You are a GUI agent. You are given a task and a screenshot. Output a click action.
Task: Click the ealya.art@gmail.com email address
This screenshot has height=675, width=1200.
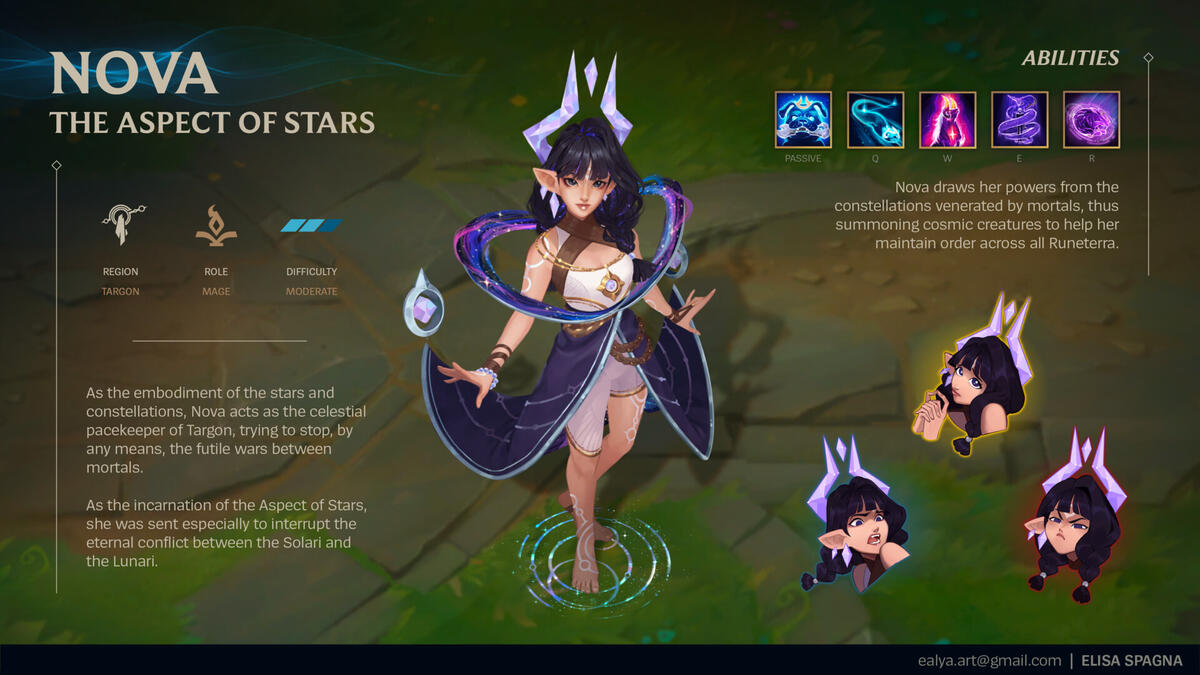click(989, 660)
